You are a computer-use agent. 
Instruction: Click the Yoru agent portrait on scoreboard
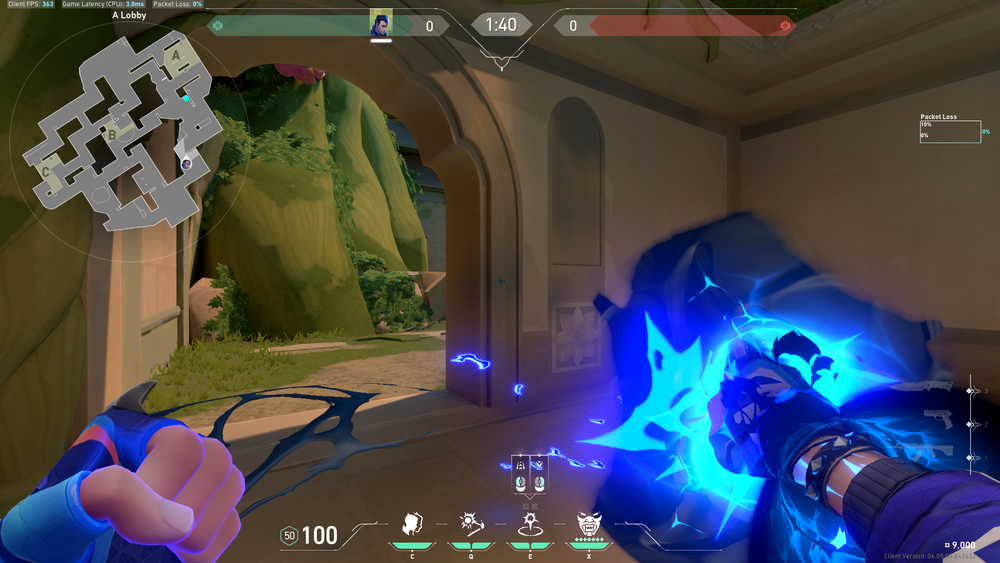tap(380, 25)
